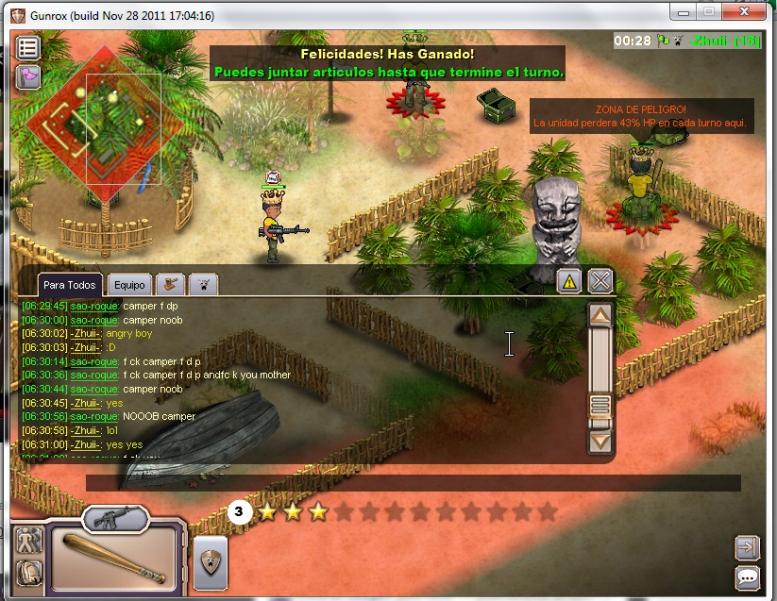Click the chat scrollbar handle
The width and height of the screenshot is (777, 601).
pyautogui.click(x=600, y=405)
